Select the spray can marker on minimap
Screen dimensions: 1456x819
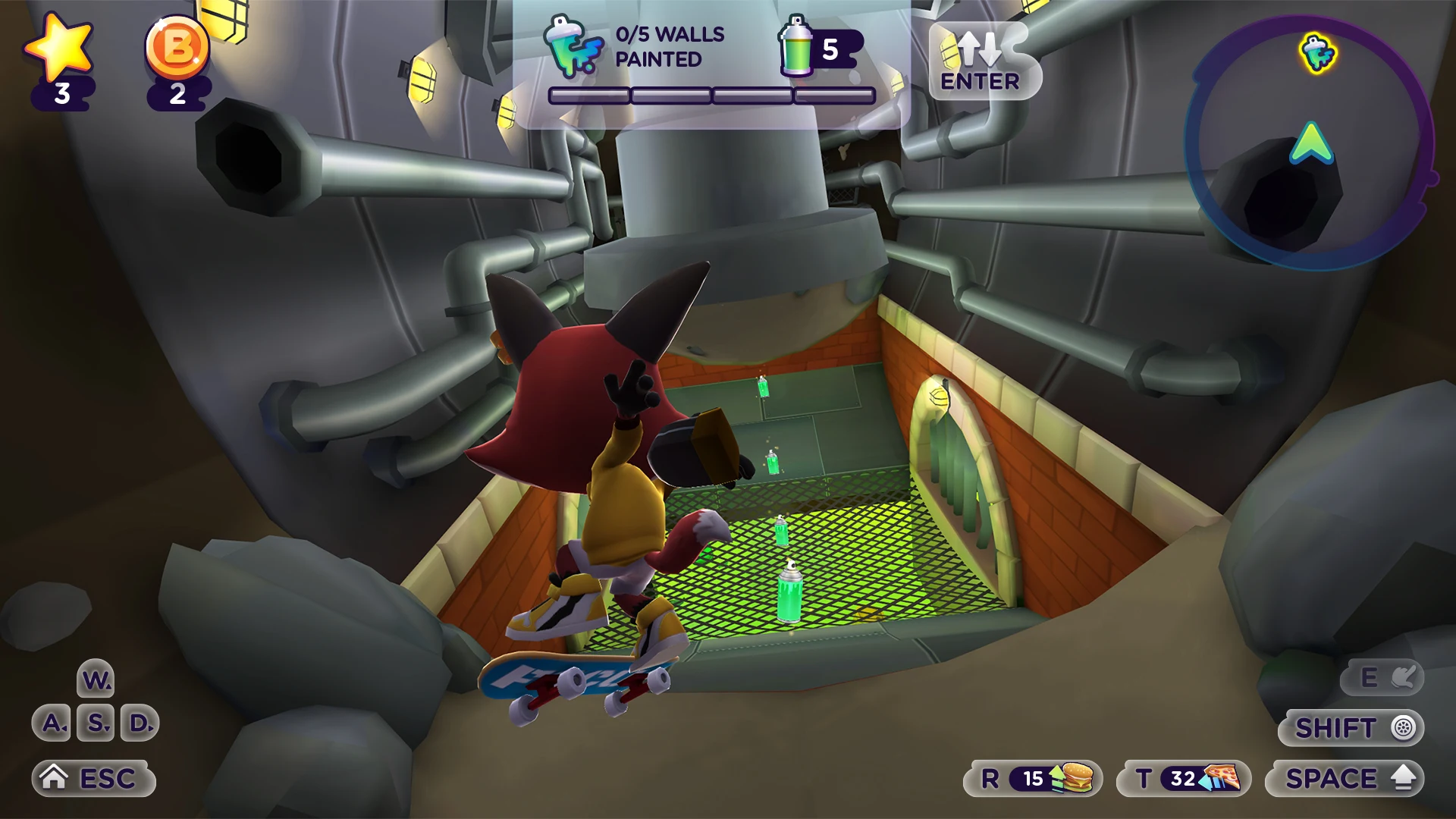coord(1319,53)
